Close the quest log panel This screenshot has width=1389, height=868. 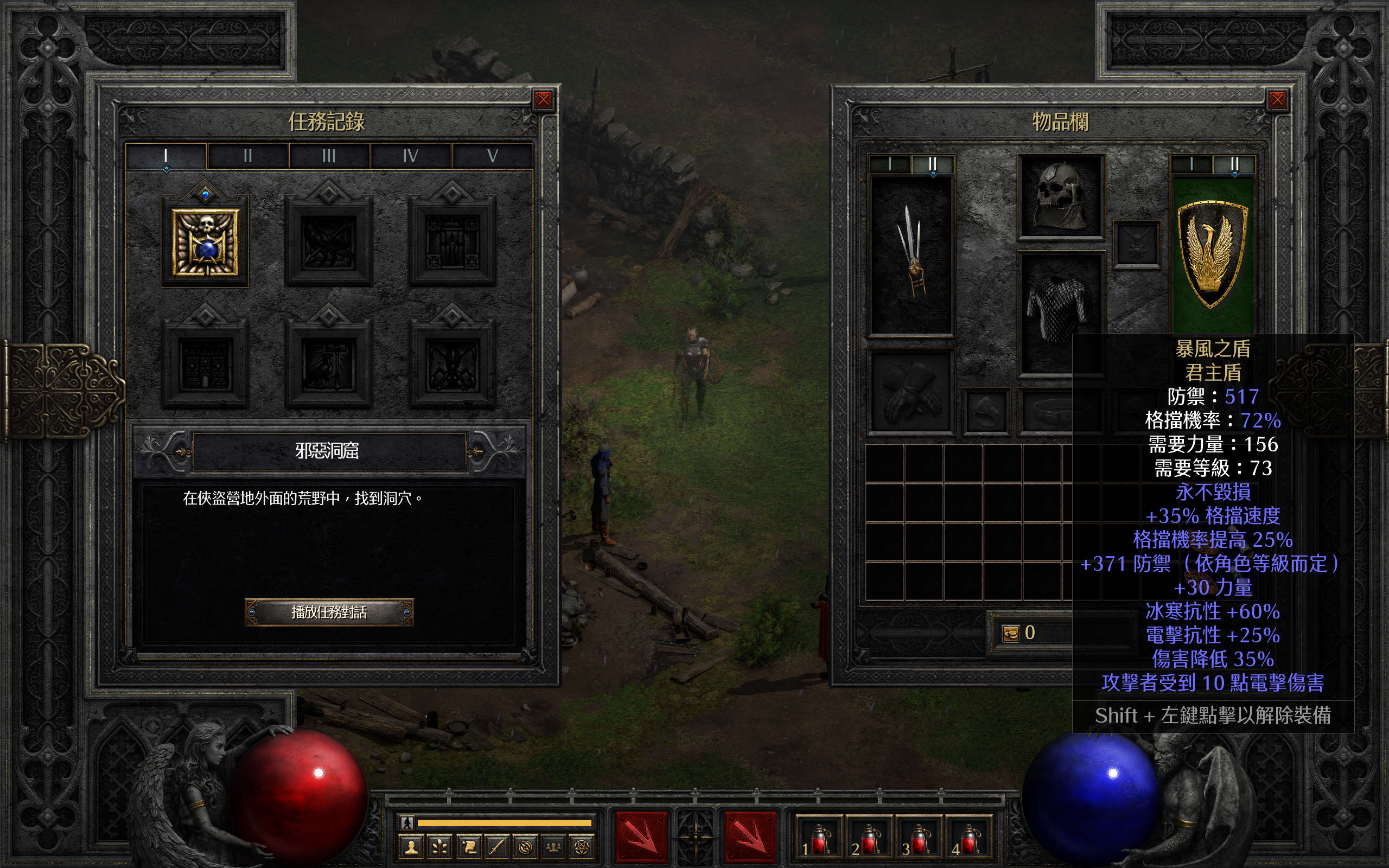tap(543, 100)
